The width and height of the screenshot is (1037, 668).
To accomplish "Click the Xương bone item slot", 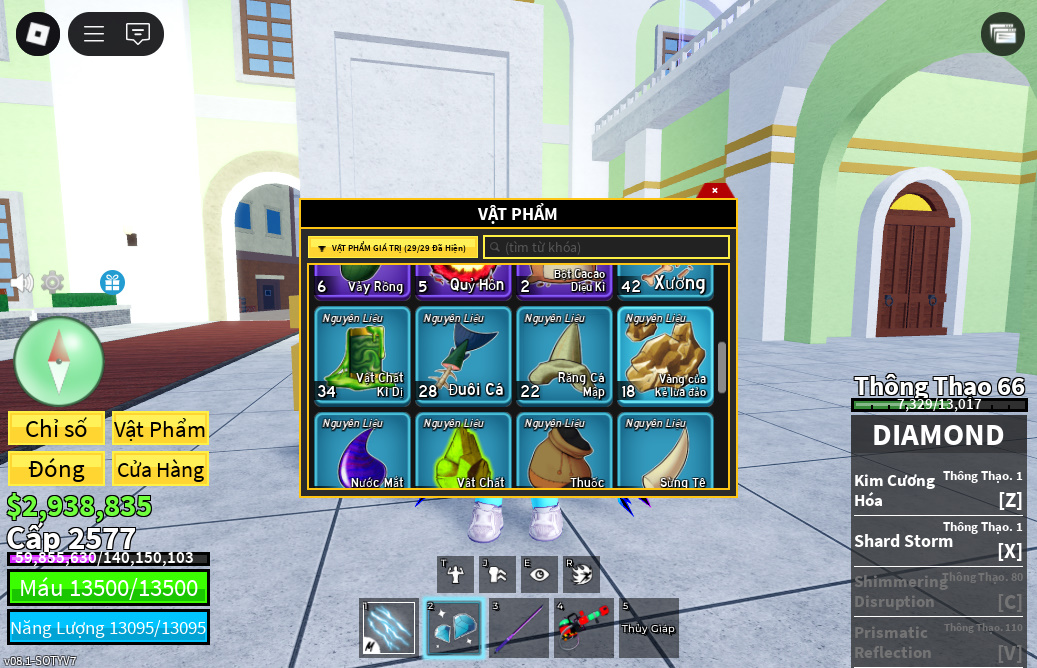I will pyautogui.click(x=665, y=281).
